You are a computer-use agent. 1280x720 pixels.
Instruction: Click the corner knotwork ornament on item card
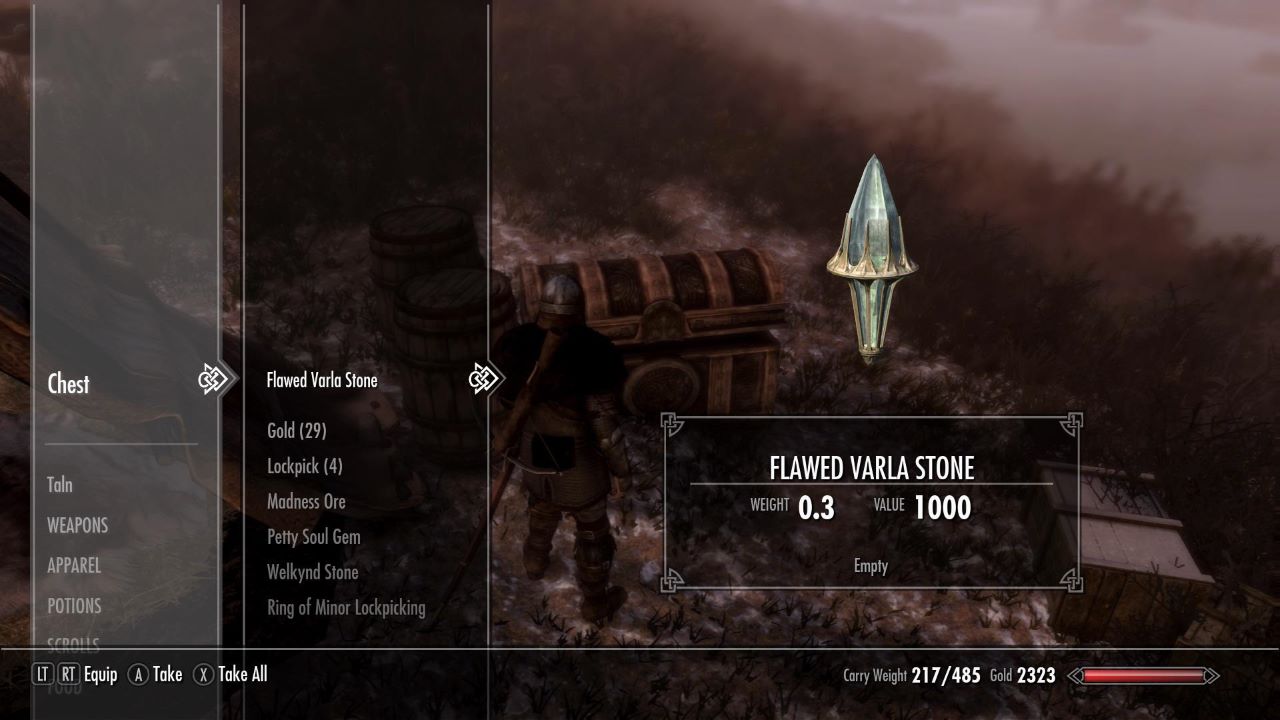point(668,423)
